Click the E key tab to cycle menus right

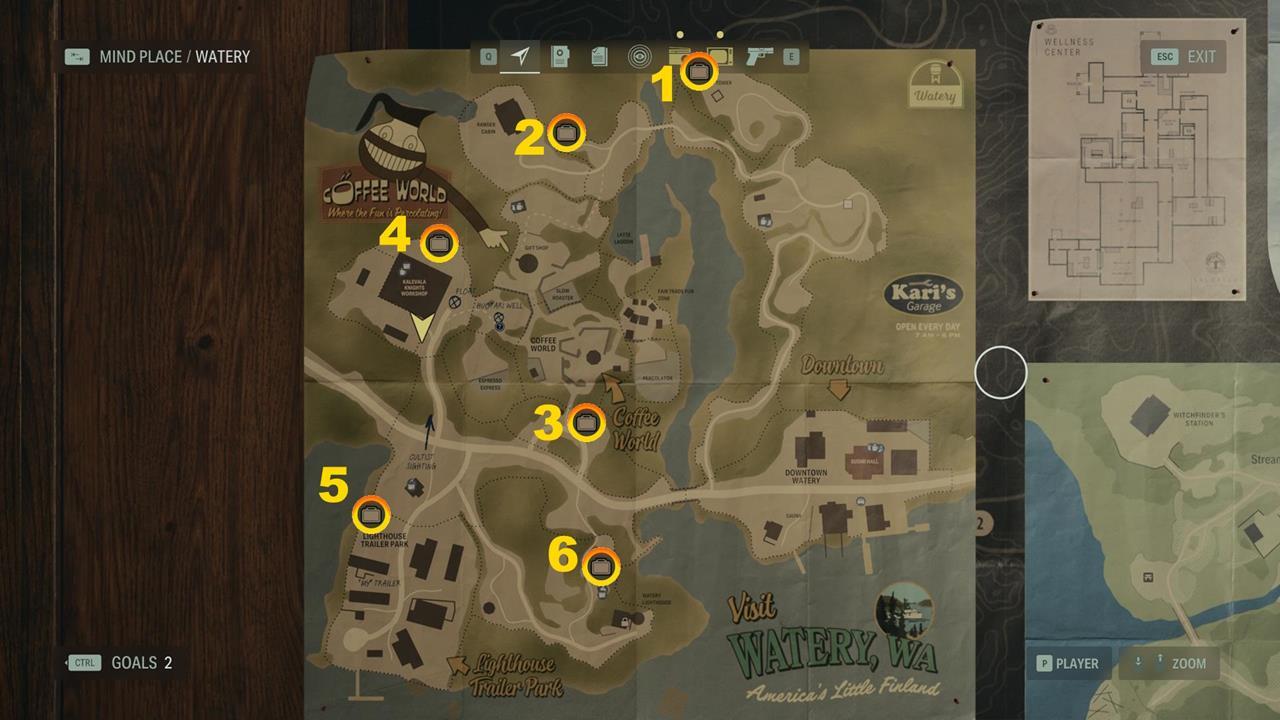[791, 57]
